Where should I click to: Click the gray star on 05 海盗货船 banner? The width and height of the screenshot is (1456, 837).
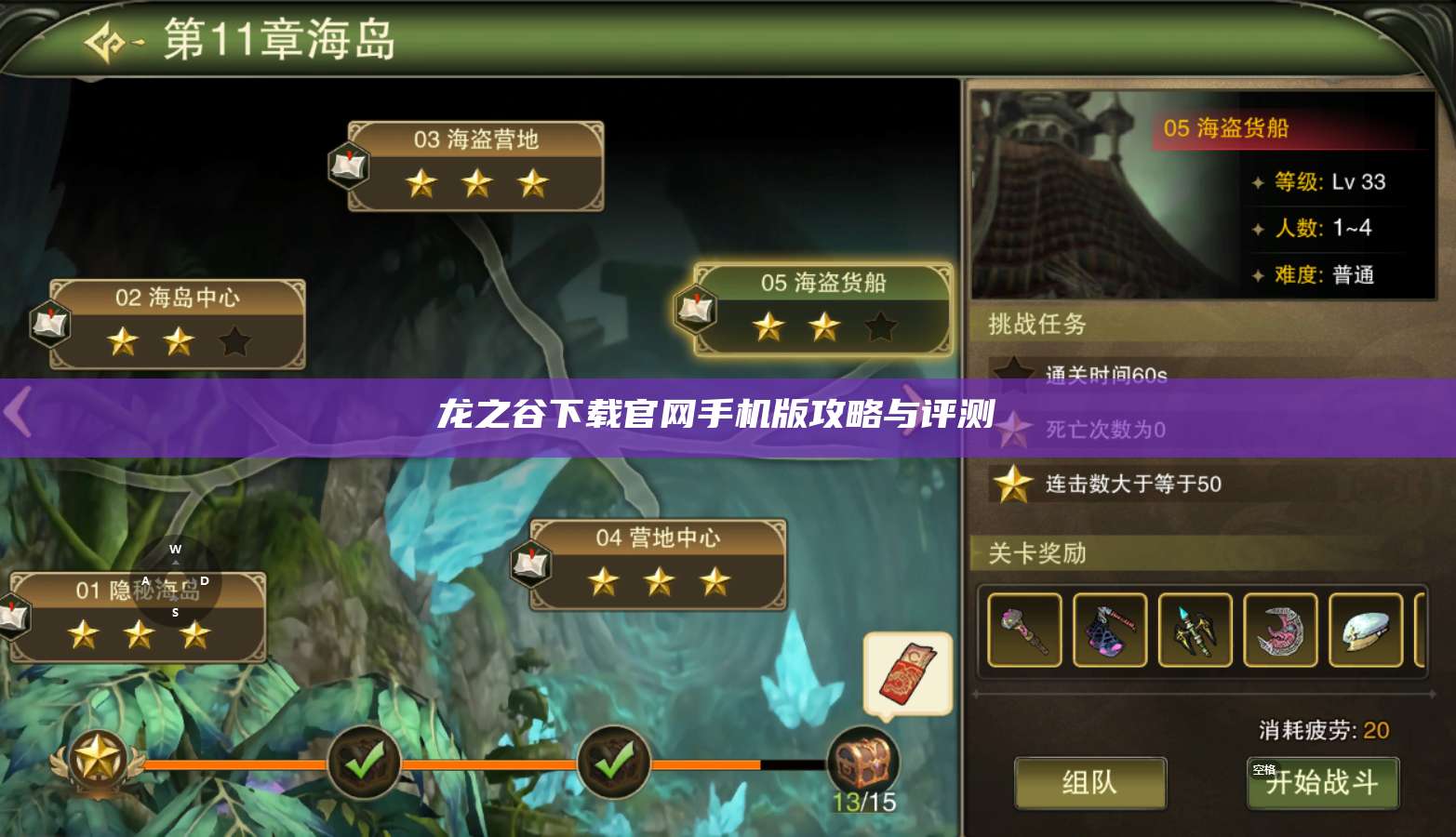pos(880,326)
